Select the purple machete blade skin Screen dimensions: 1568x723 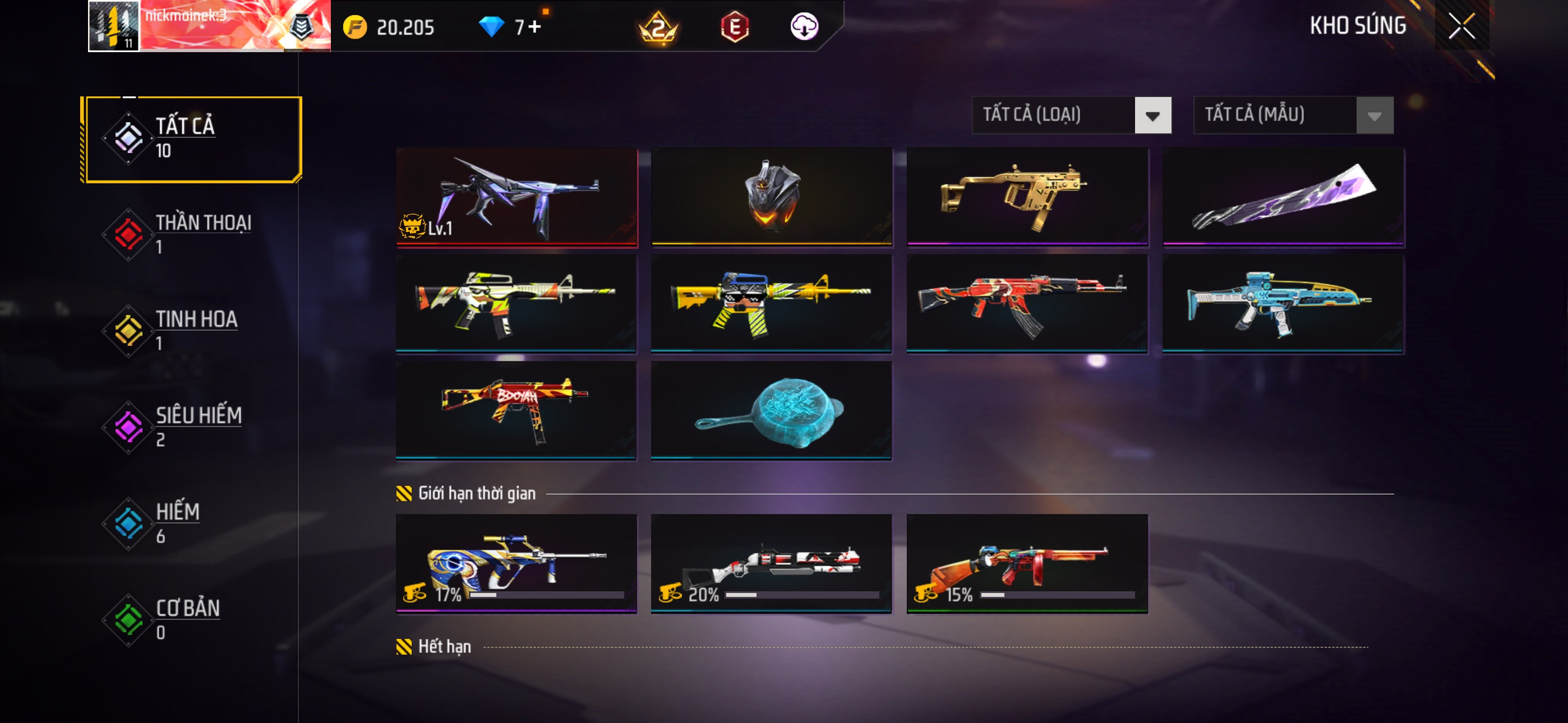click(x=1283, y=197)
